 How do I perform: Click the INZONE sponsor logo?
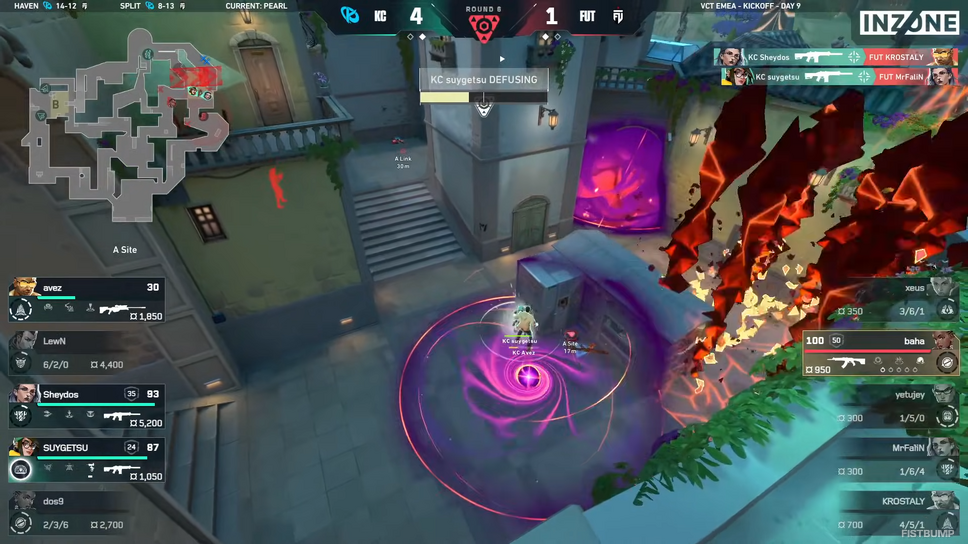tap(909, 24)
